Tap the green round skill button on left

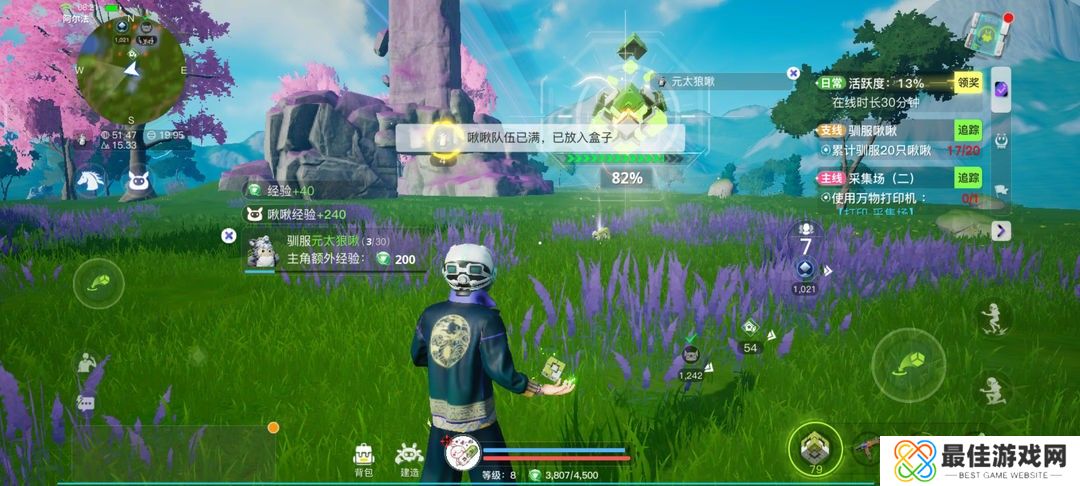click(99, 283)
